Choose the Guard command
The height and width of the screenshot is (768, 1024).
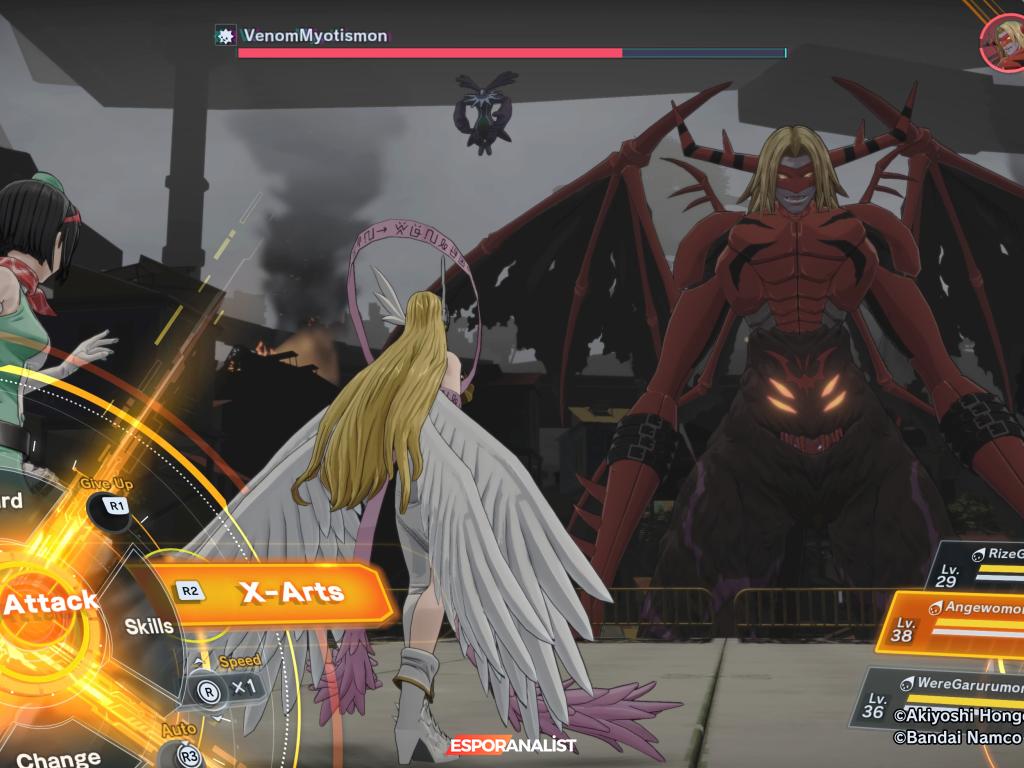pos(12,501)
